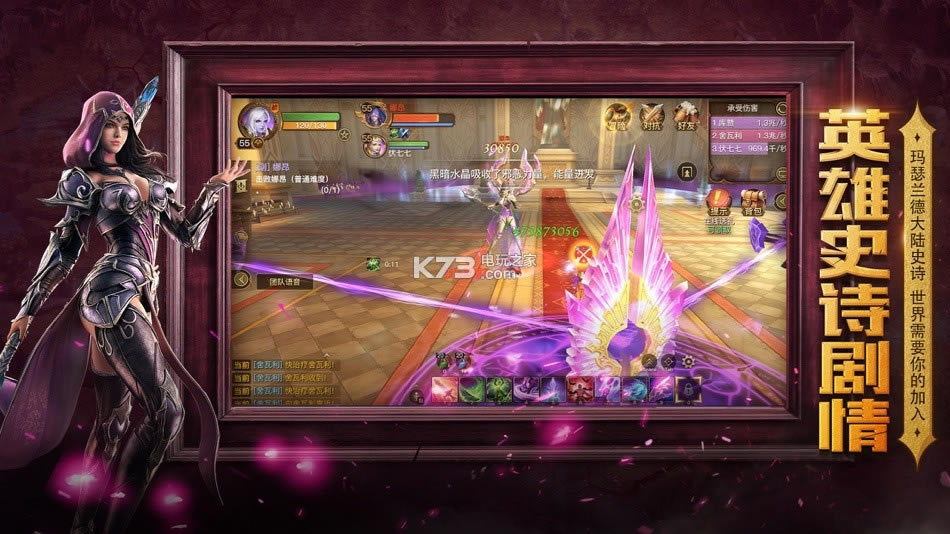This screenshot has width=950, height=534.
Task: Tap the player character portrait
Action: tap(256, 120)
